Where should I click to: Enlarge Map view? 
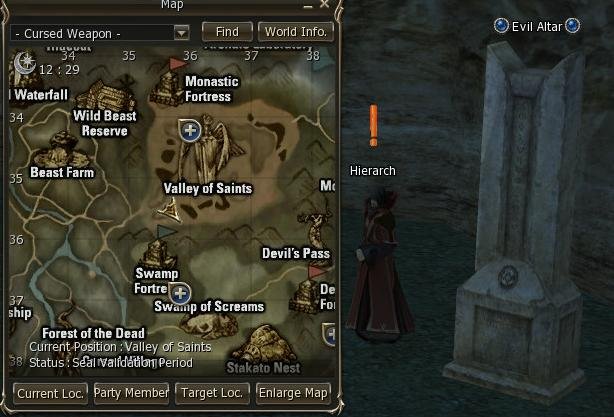[x=293, y=393]
